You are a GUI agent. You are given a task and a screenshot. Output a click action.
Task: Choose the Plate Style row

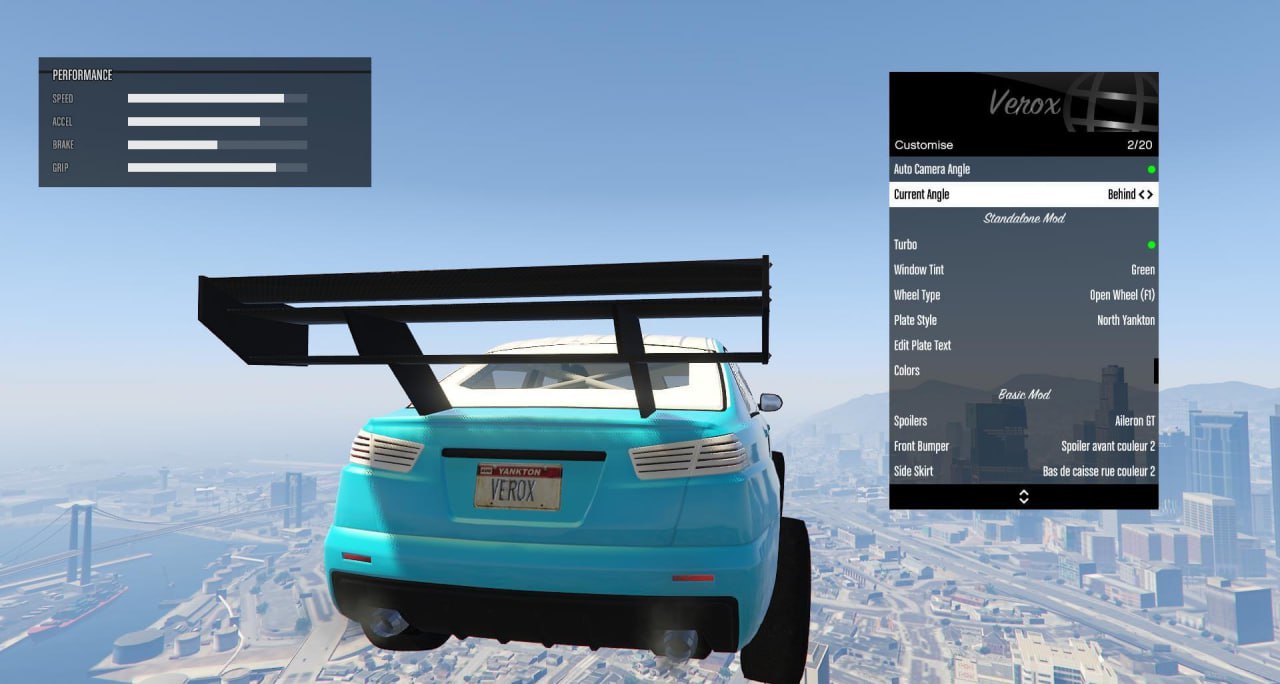(1023, 320)
